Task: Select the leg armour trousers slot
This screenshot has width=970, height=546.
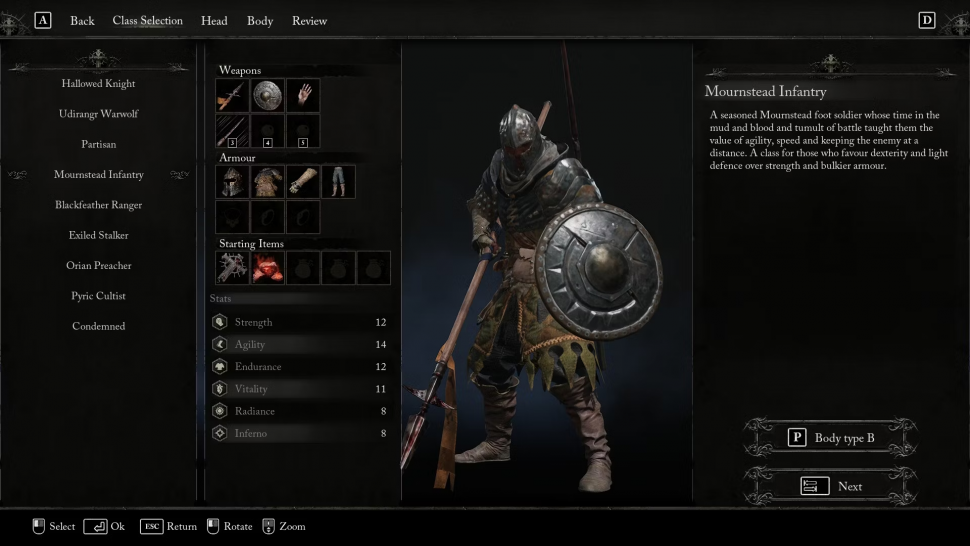Action: [338, 182]
